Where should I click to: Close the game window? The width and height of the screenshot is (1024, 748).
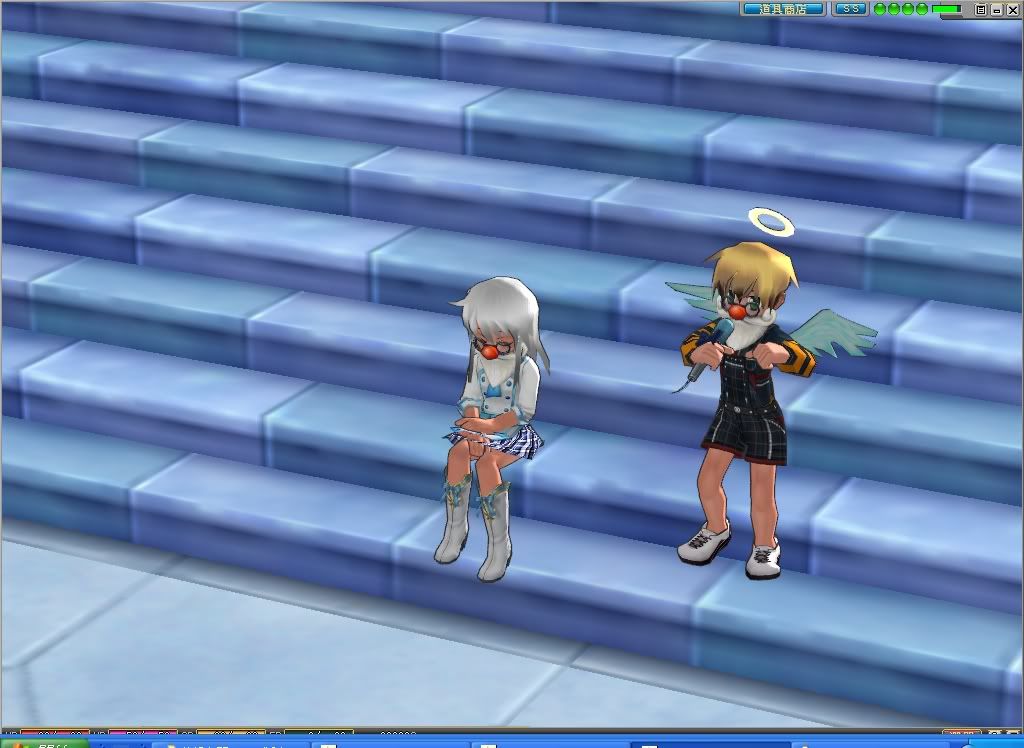pos(1011,9)
